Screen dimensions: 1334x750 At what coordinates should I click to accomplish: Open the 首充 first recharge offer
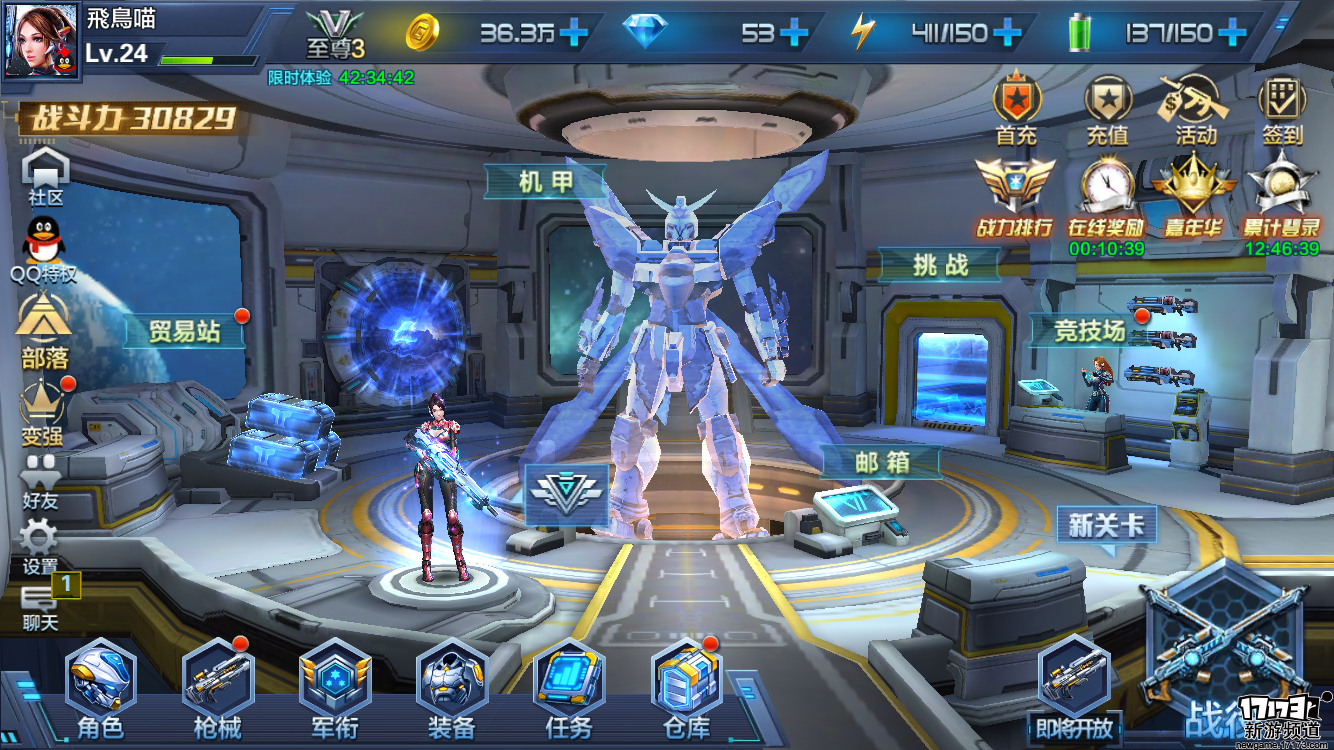[1017, 110]
